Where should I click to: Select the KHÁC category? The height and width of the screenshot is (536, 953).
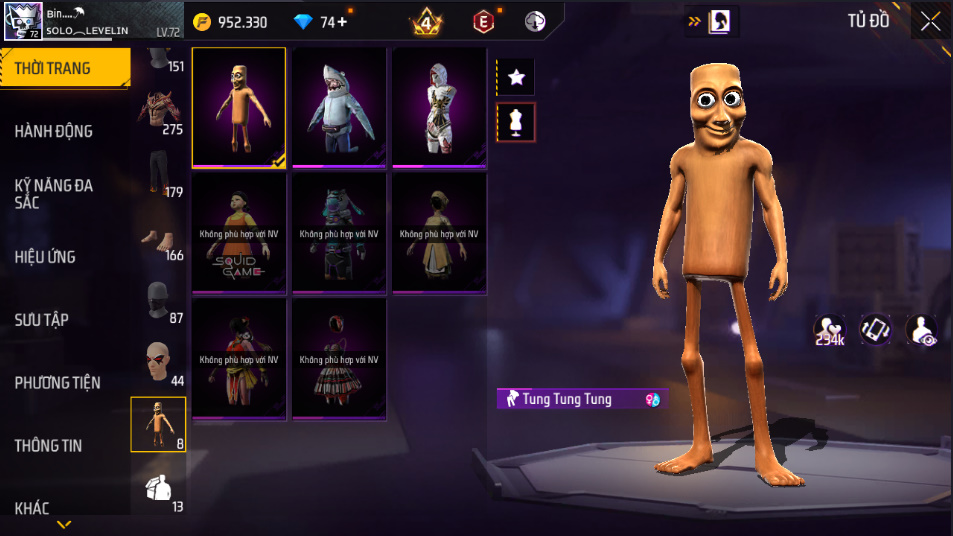(x=32, y=508)
